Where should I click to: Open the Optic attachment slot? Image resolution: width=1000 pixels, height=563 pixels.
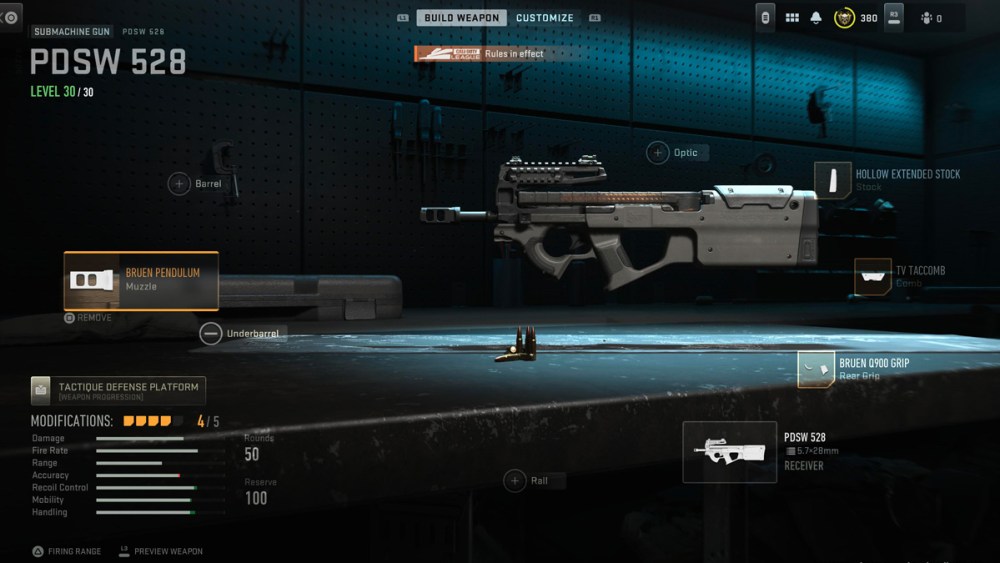coord(658,153)
